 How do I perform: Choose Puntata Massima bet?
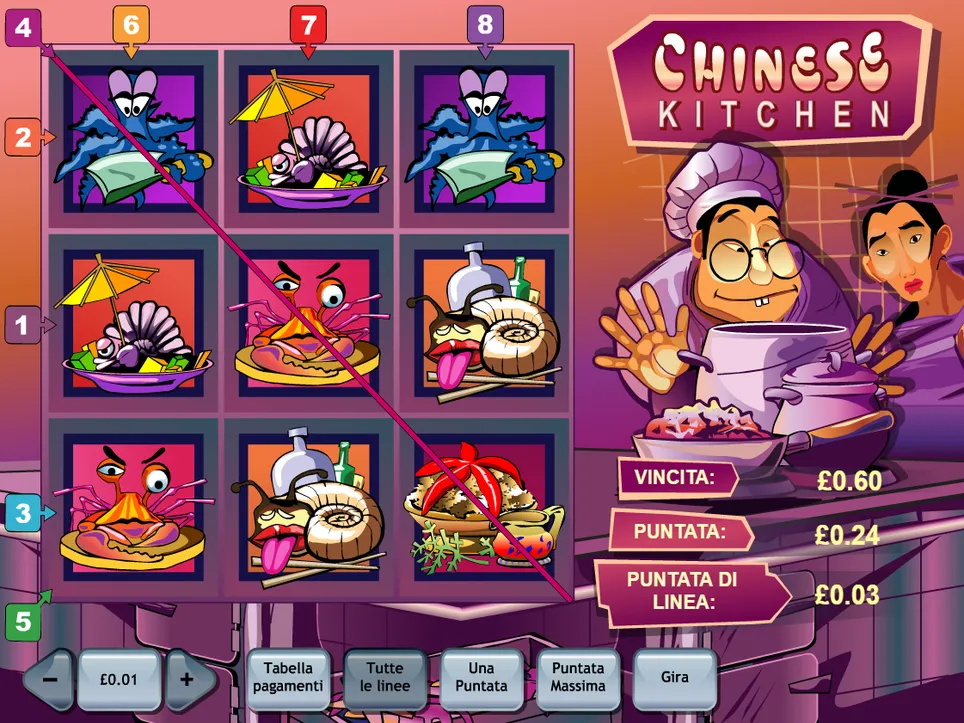point(577,678)
